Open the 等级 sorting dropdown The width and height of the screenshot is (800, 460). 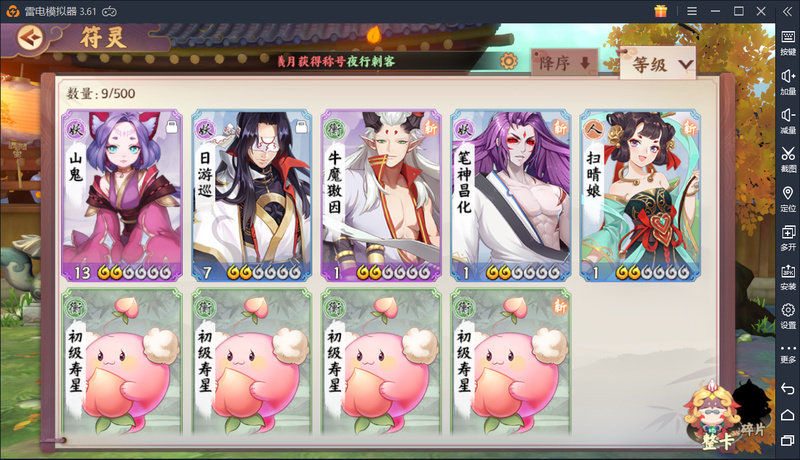click(x=657, y=65)
